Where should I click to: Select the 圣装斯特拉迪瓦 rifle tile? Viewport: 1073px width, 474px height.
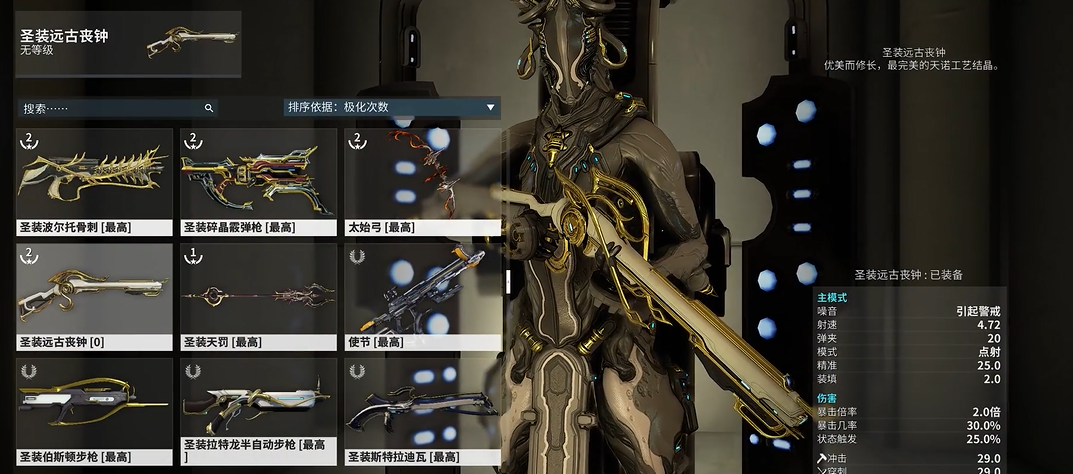(422, 411)
